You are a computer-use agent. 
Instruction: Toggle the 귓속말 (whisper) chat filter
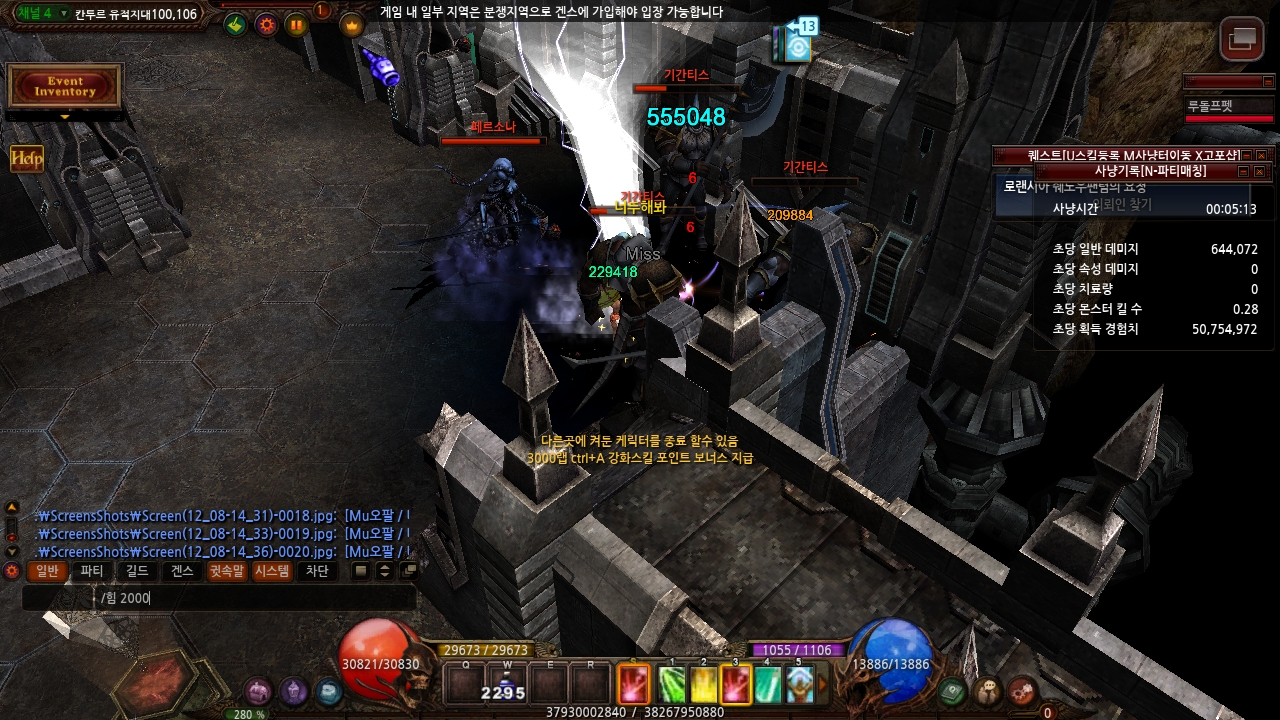(226, 571)
